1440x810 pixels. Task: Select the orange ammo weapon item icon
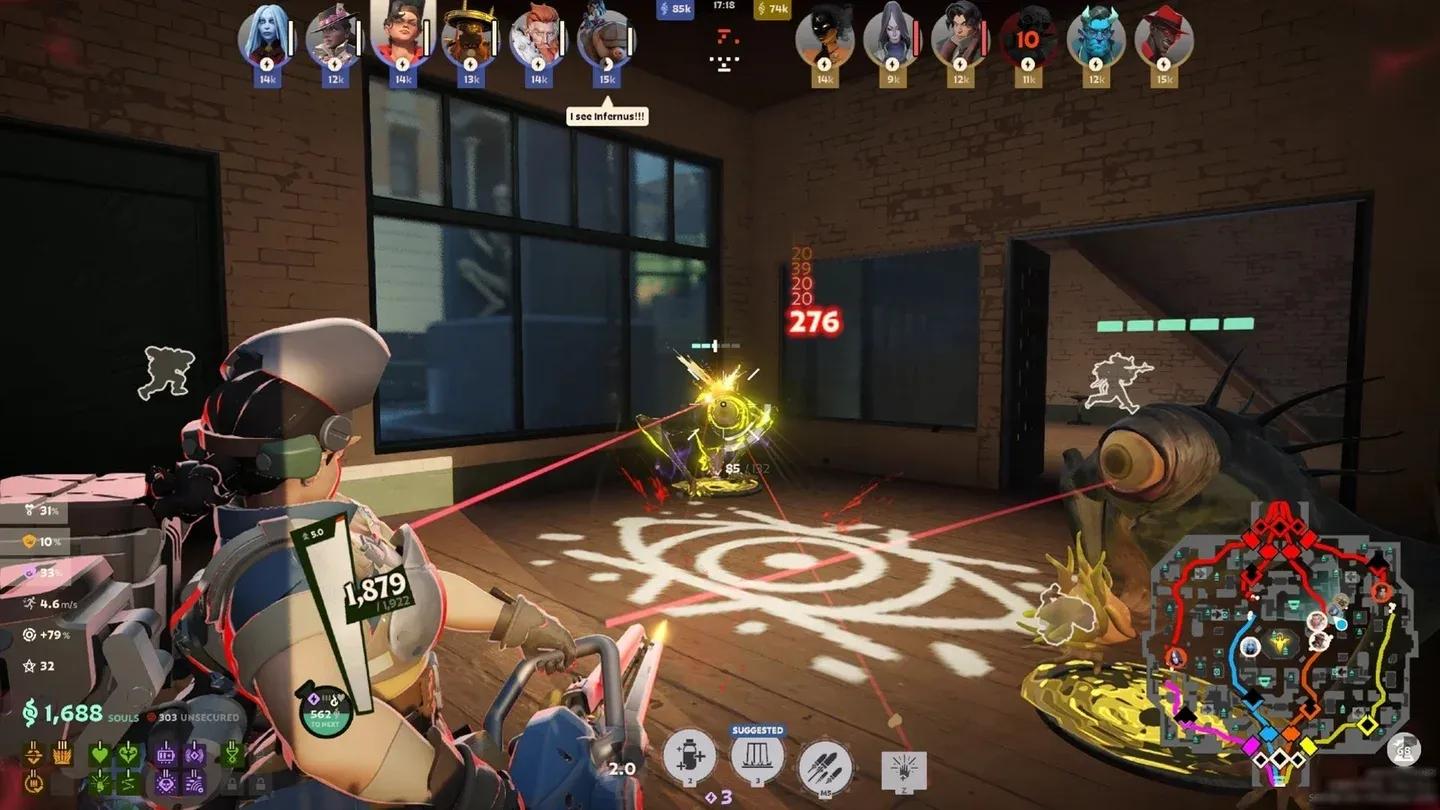61,753
